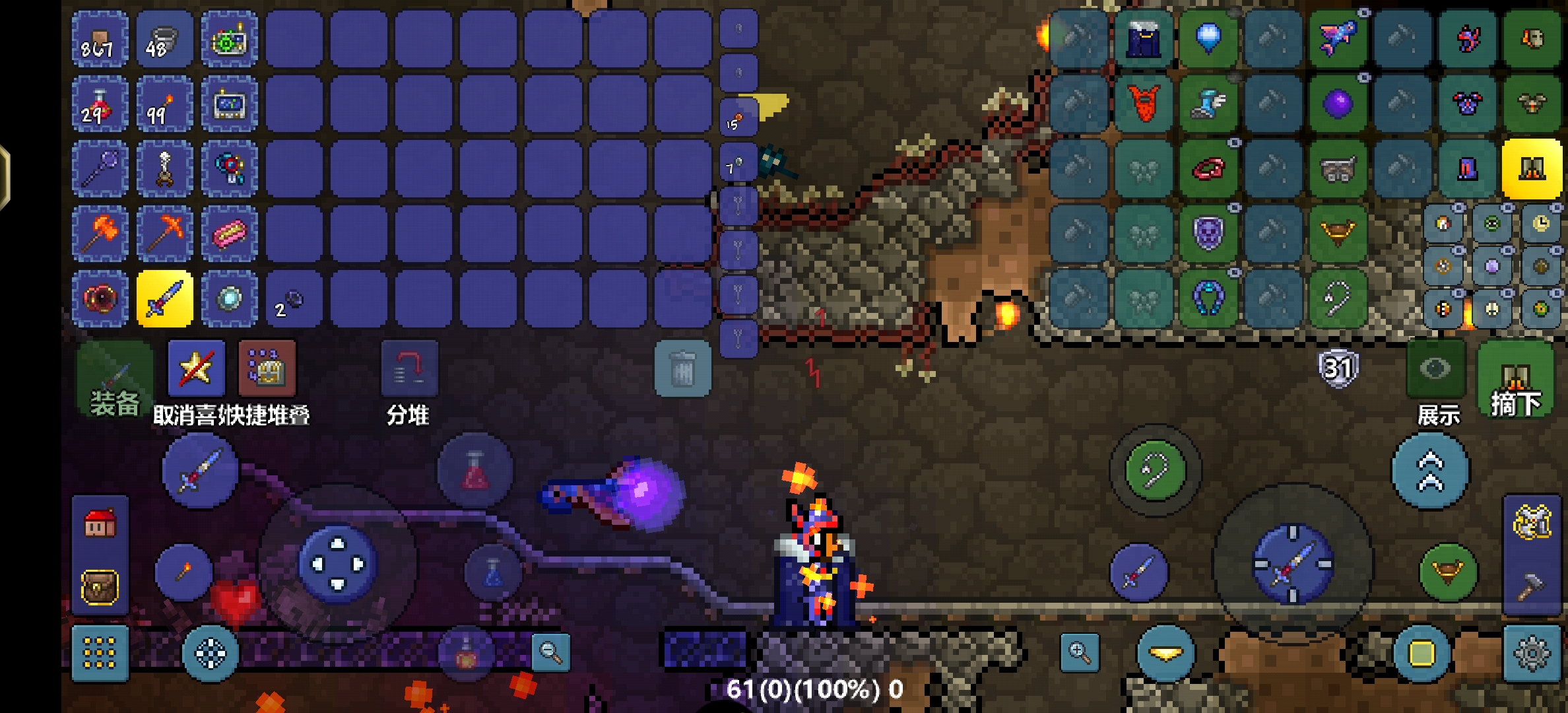Image resolution: width=1568 pixels, height=713 pixels.
Task: Open the housing menu red house icon
Action: [100, 525]
